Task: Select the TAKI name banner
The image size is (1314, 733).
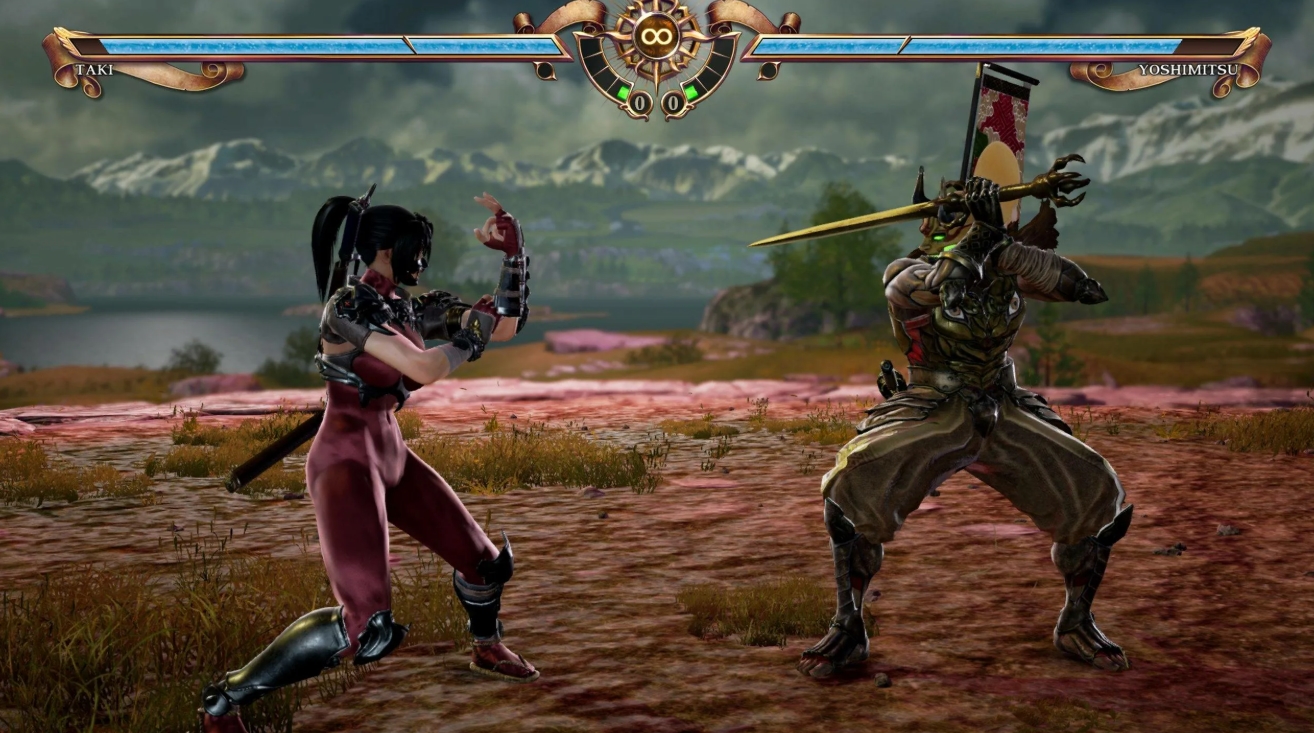Action: [95, 70]
